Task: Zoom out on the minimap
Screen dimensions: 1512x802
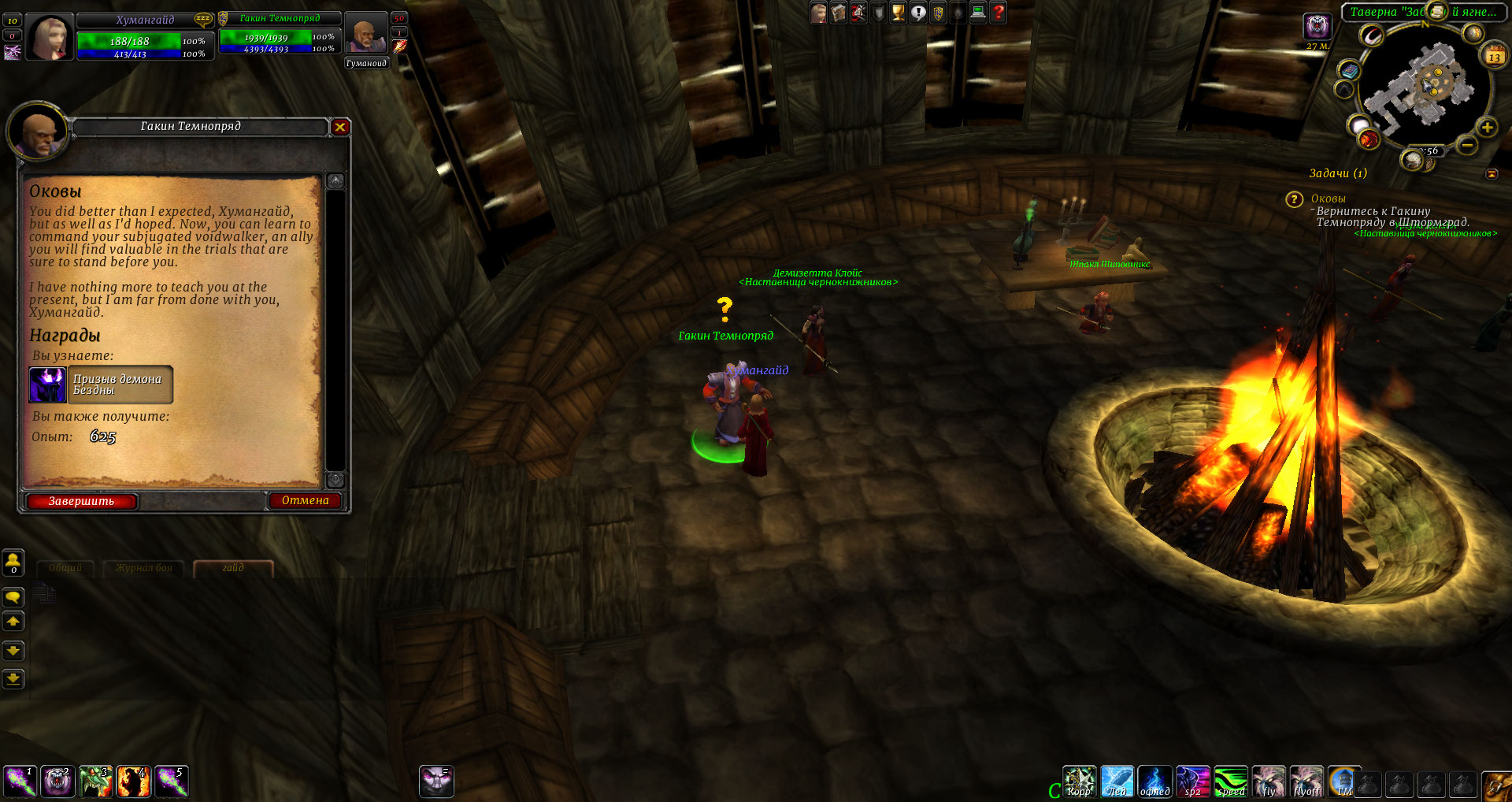Action: [1466, 145]
